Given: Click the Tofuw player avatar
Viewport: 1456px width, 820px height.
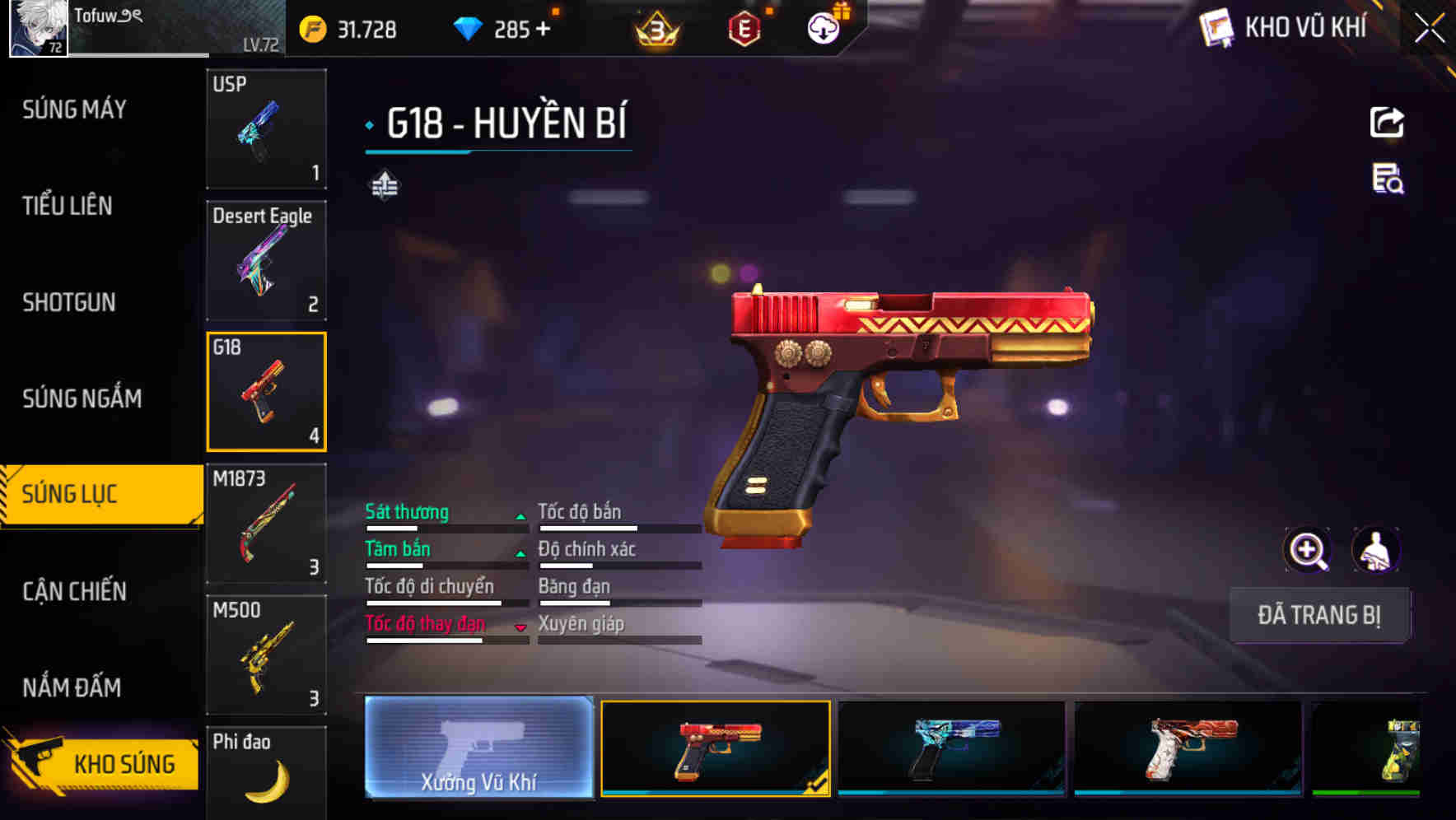Looking at the screenshot, I should click(x=40, y=29).
